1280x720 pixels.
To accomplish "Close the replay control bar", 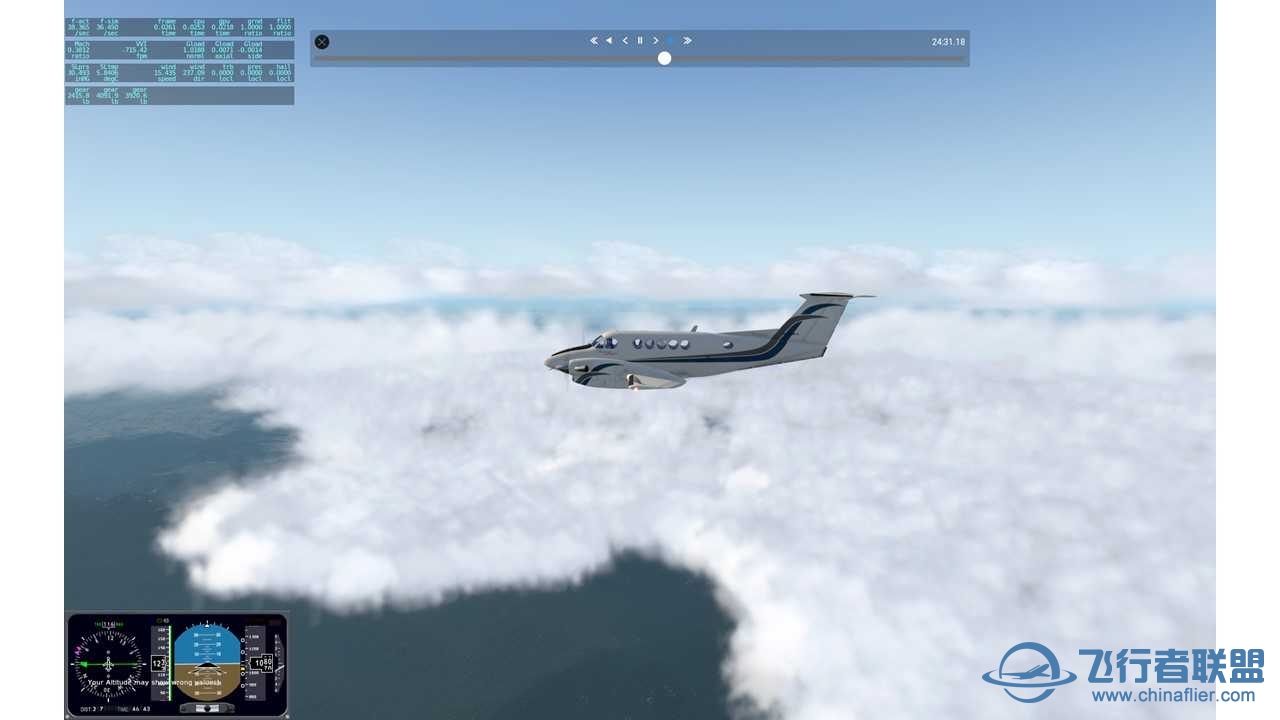I will coord(322,42).
